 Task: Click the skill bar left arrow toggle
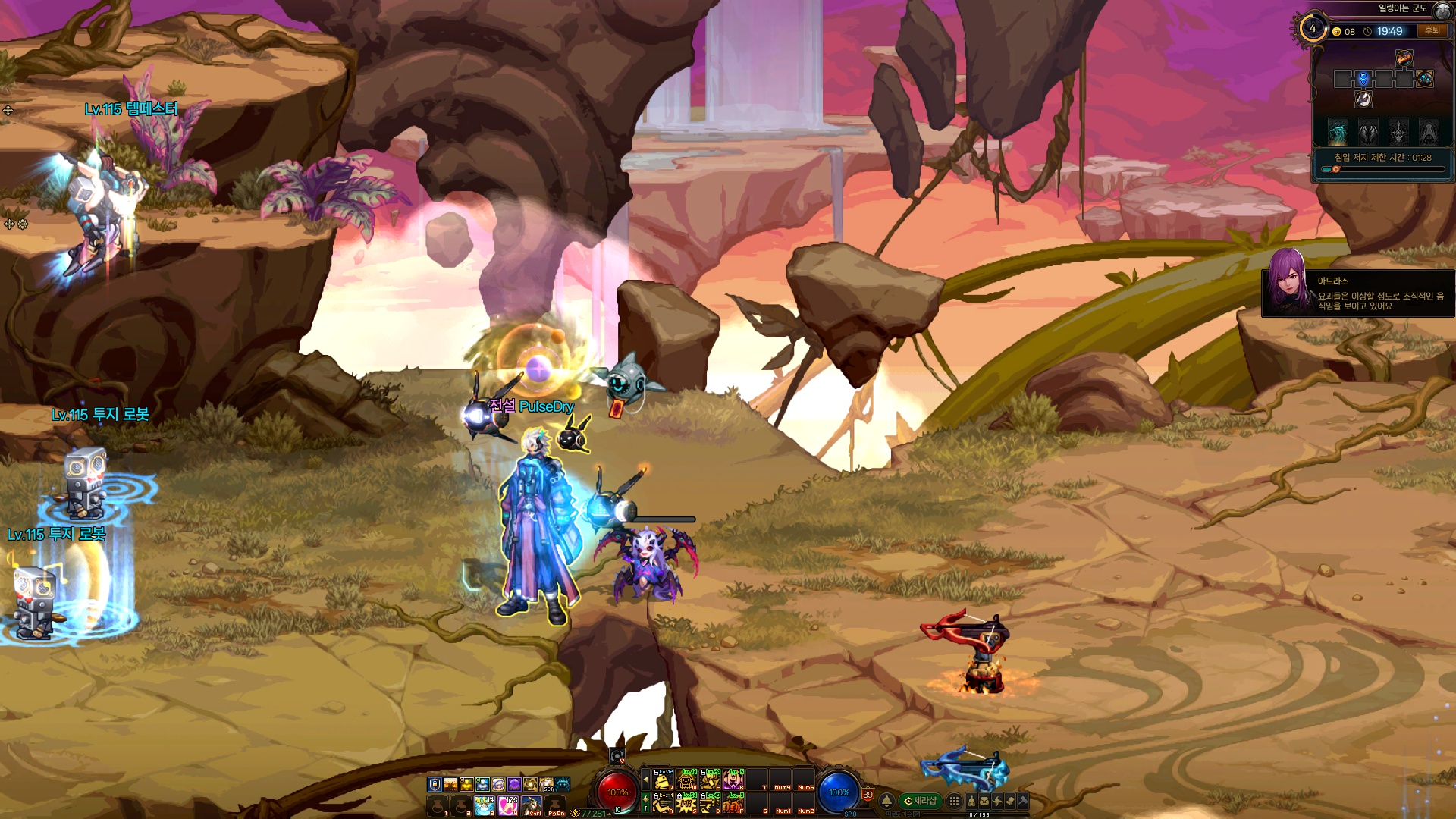645,780
